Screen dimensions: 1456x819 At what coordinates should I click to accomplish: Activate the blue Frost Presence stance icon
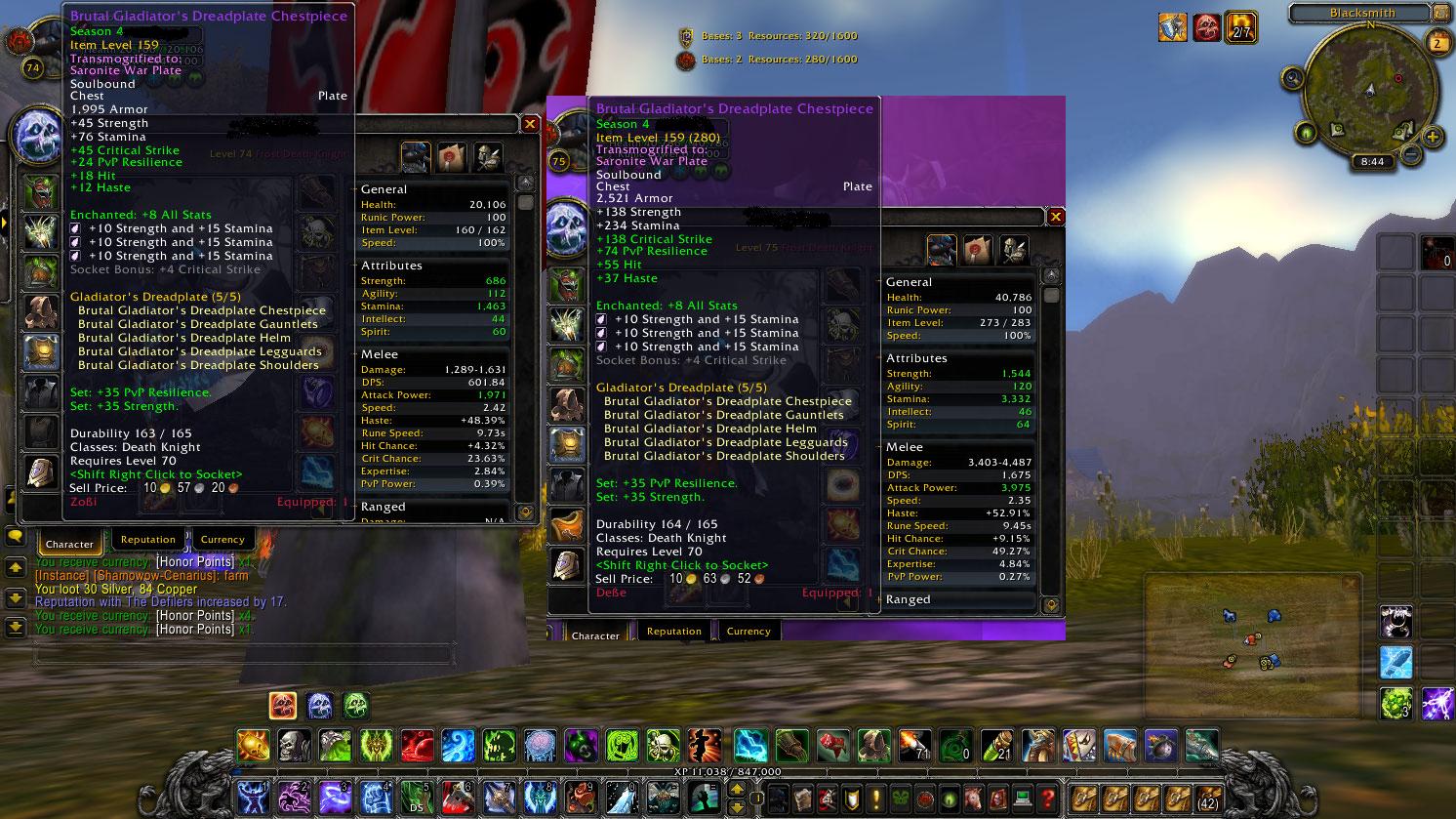click(x=319, y=704)
